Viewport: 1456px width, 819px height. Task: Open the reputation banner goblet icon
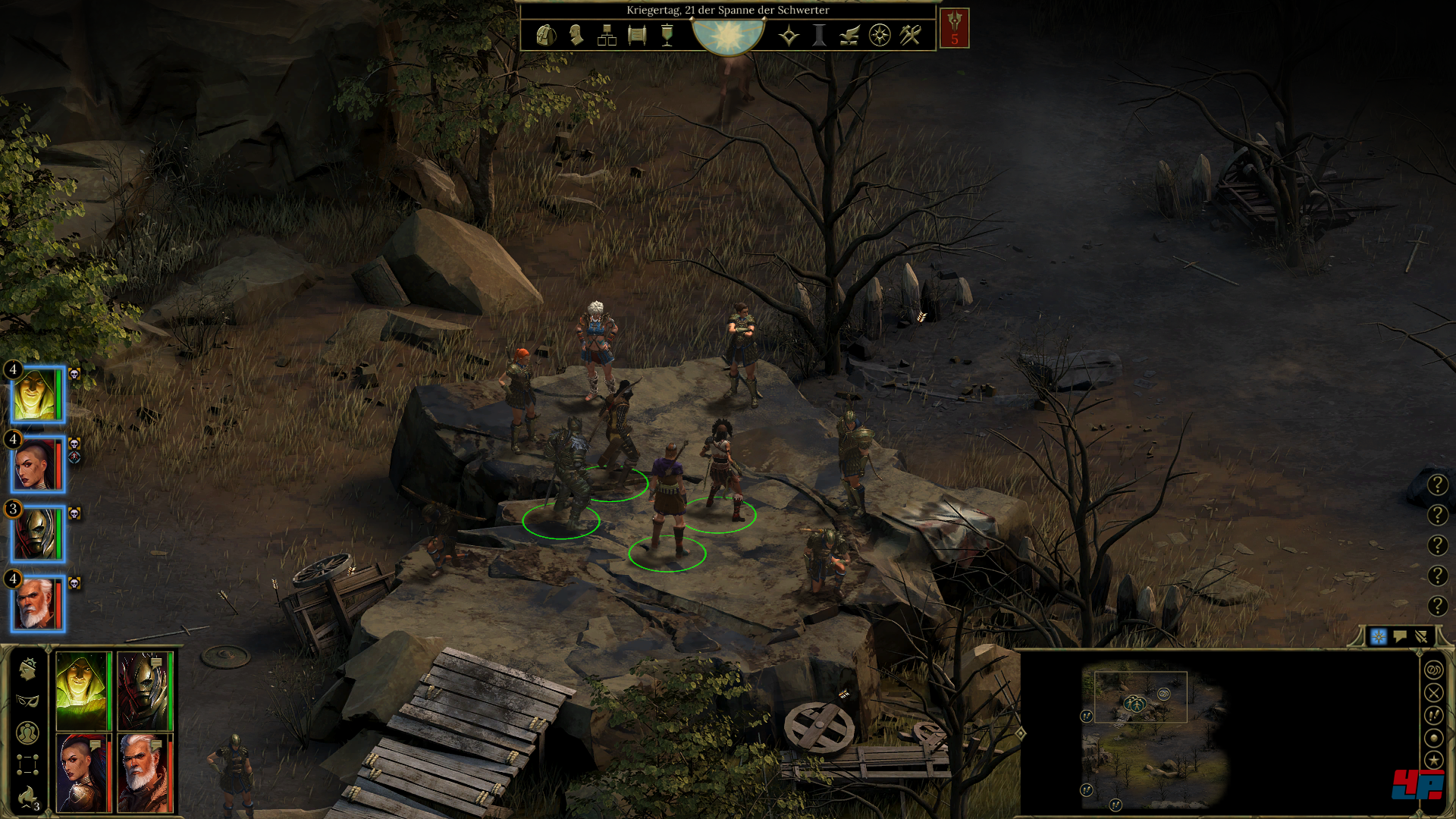[x=667, y=35]
